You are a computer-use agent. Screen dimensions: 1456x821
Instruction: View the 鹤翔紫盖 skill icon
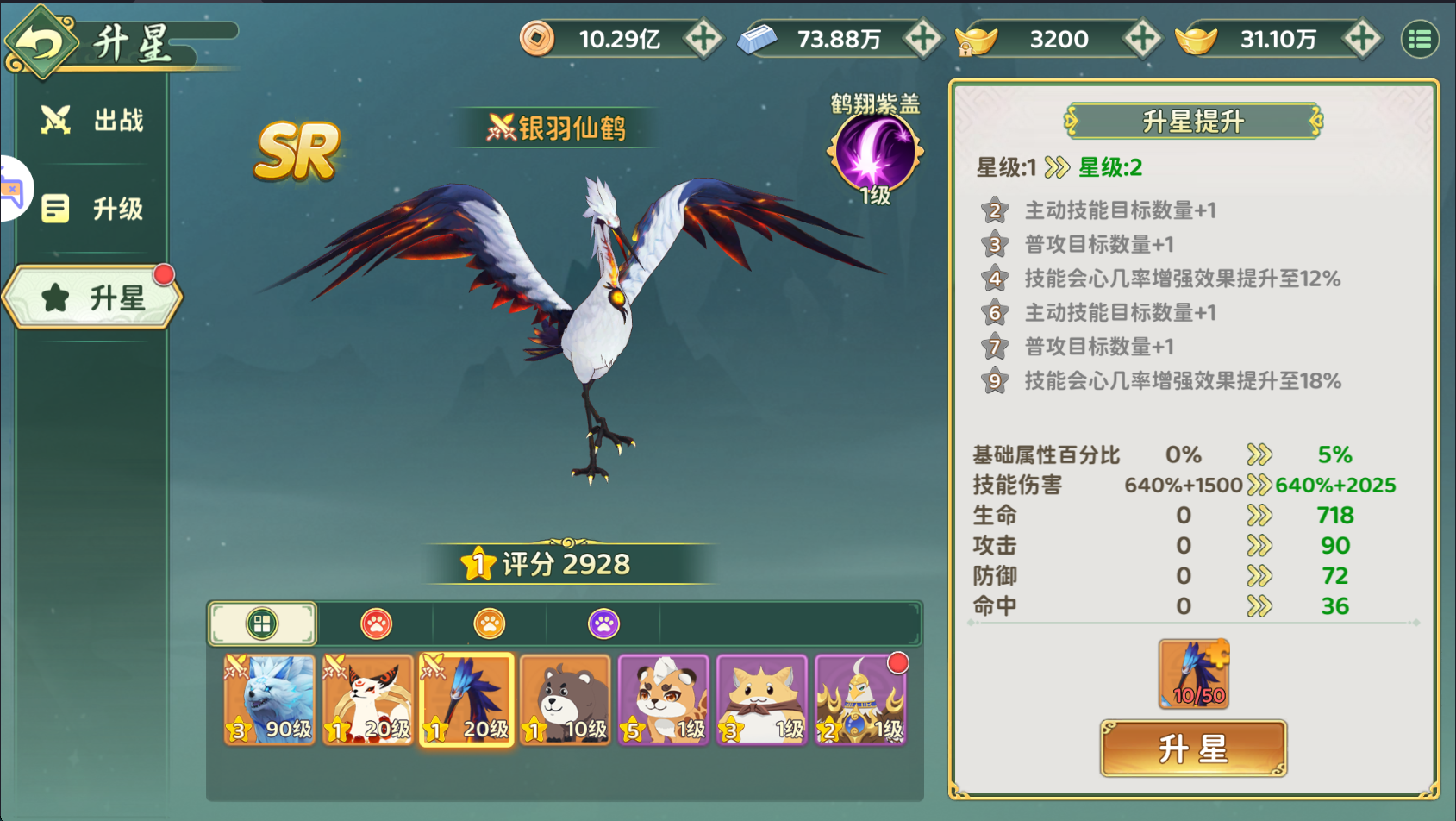coord(875,153)
